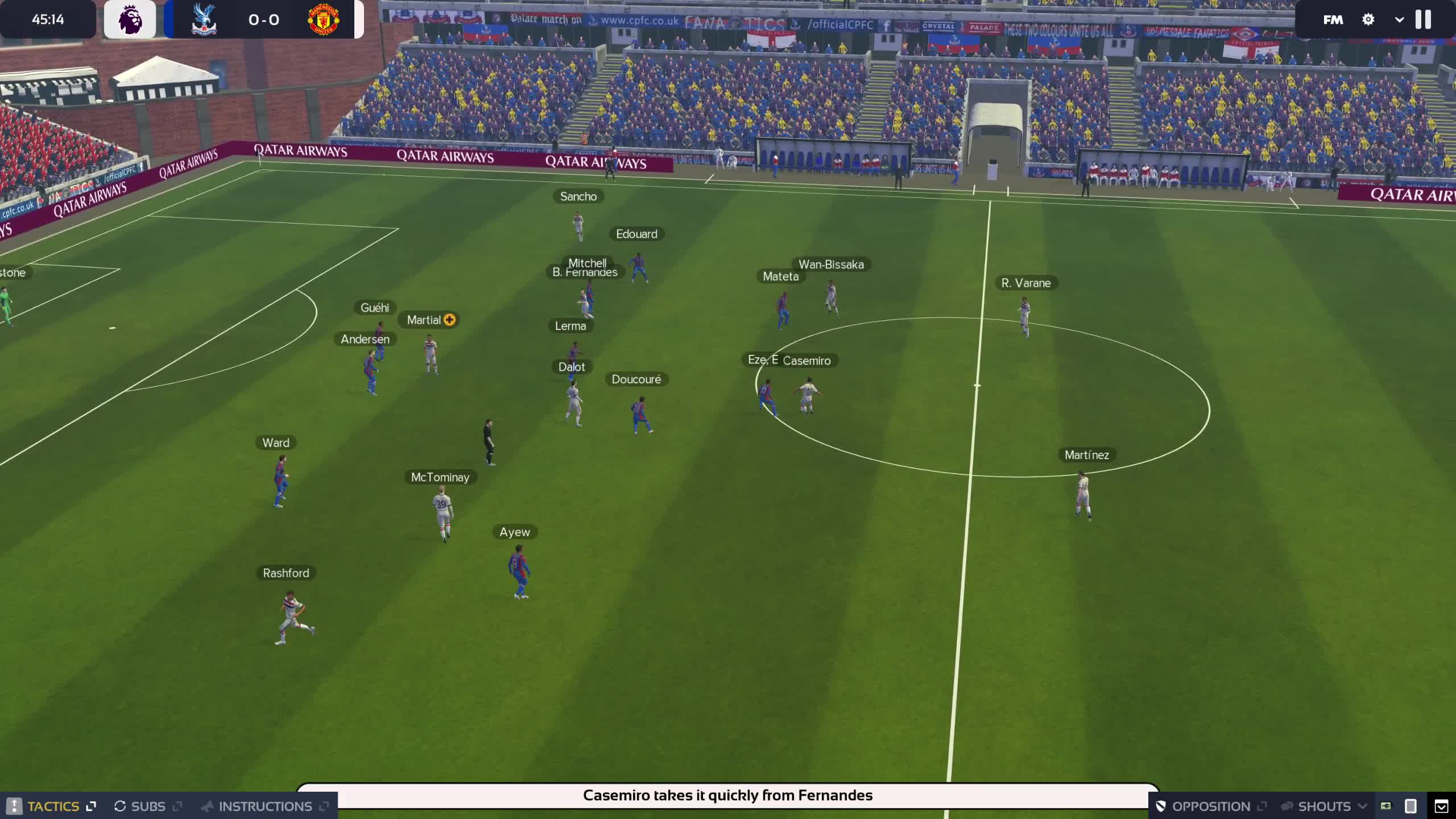Open the Tactics panel
The image size is (1456, 819).
point(52,806)
